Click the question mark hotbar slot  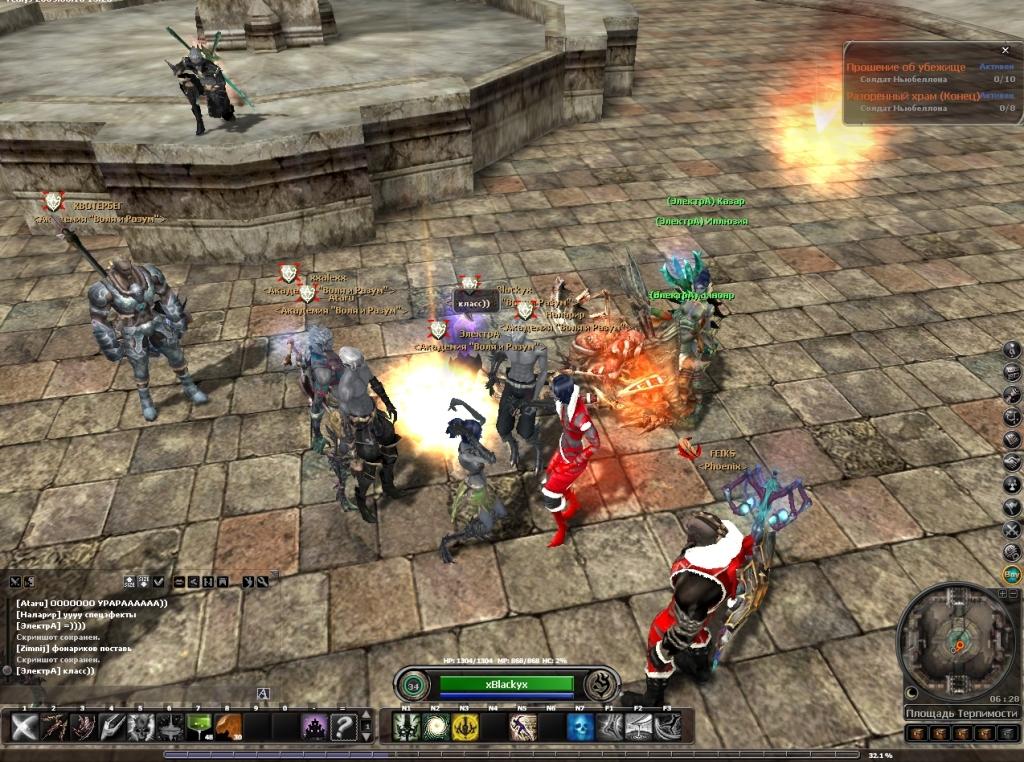click(x=343, y=727)
